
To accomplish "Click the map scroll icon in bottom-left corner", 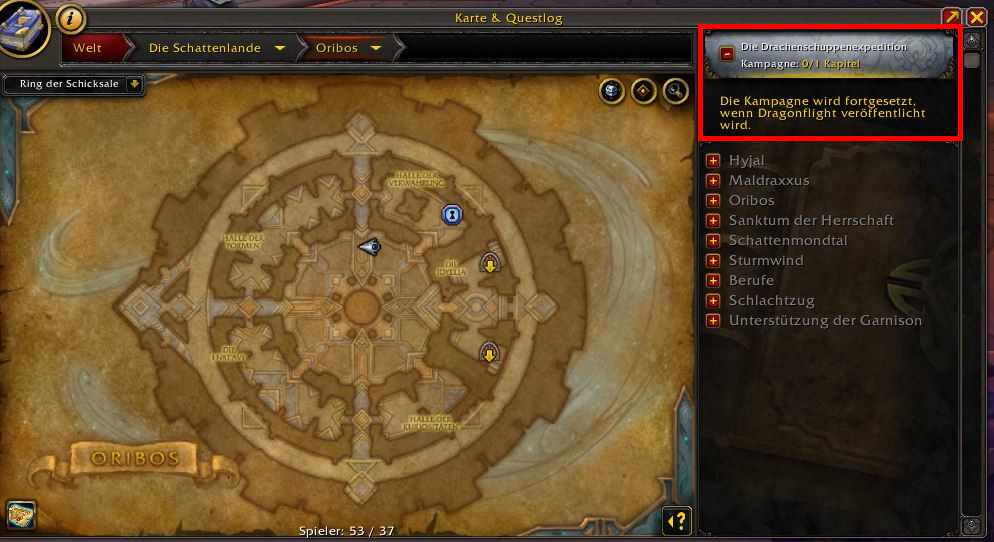I will (20, 516).
